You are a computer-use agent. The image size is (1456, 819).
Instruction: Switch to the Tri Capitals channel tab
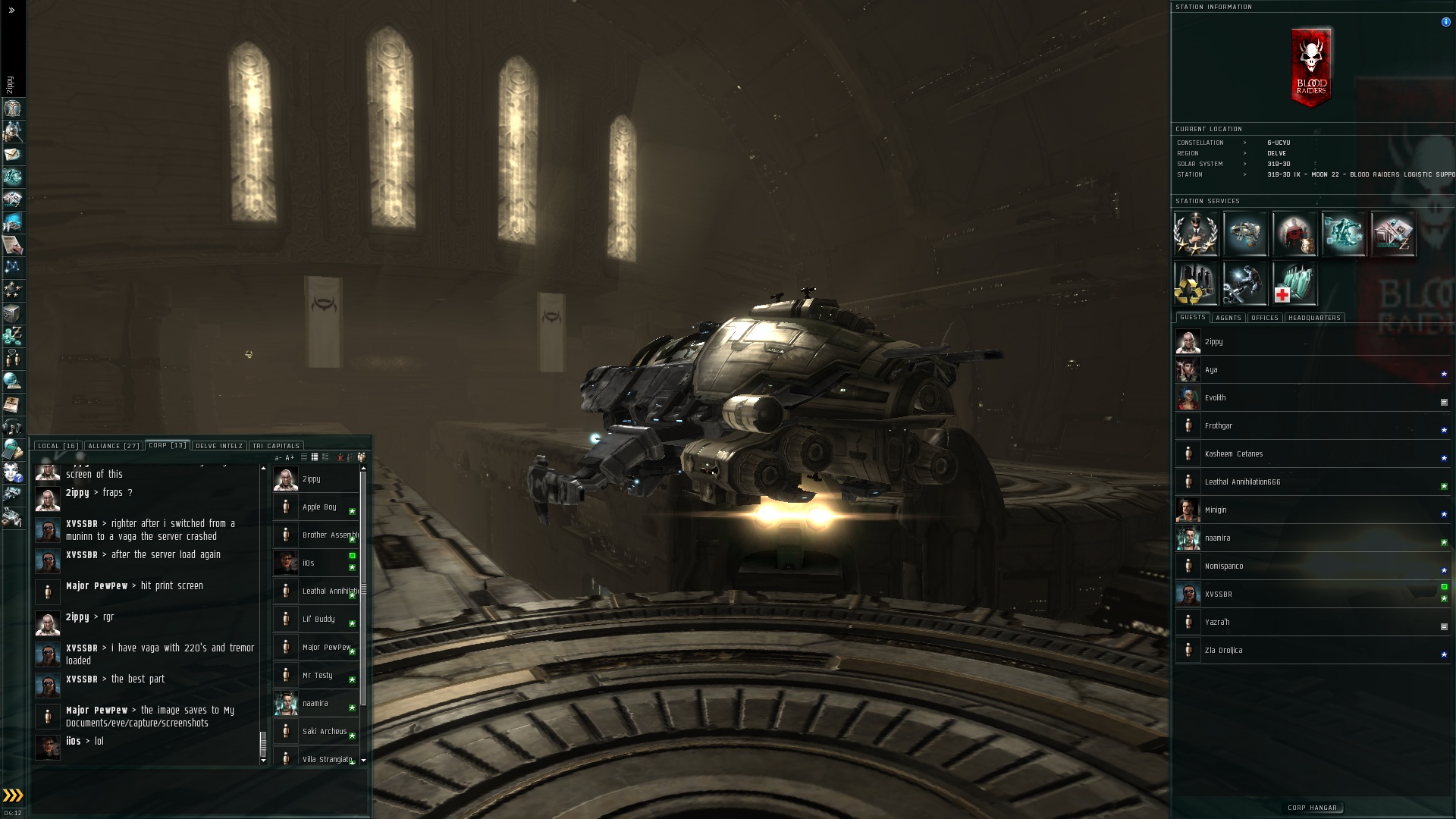pyautogui.click(x=276, y=446)
